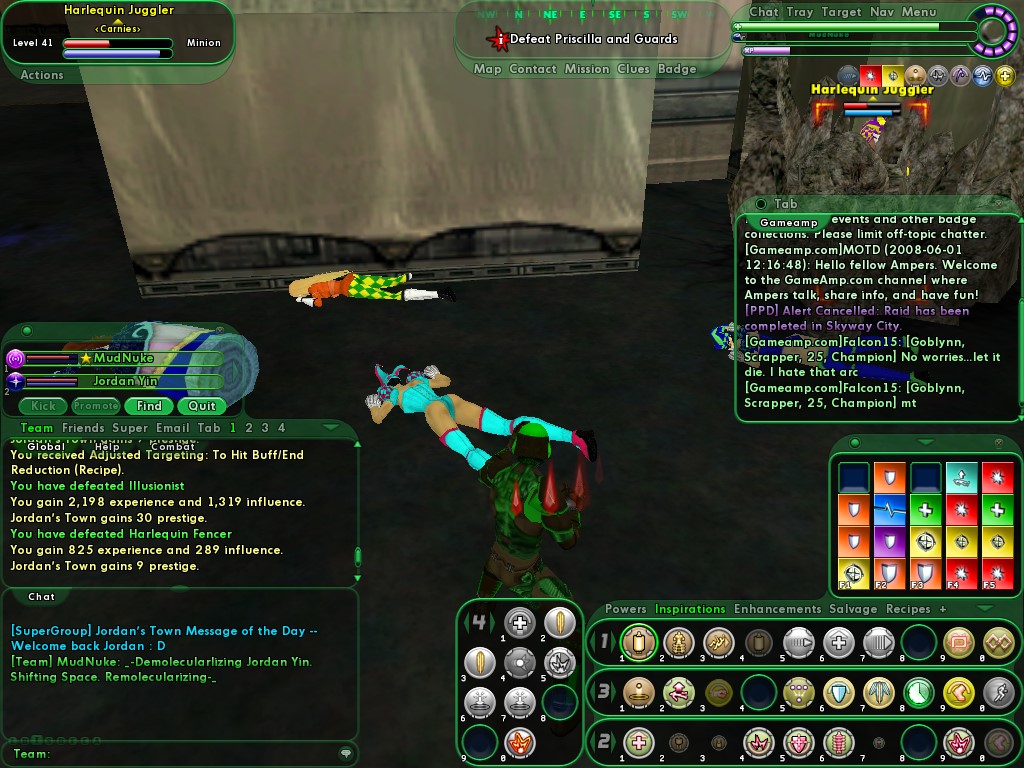Switch to the Inspirations tab
1024x768 pixels.
pyautogui.click(x=689, y=609)
